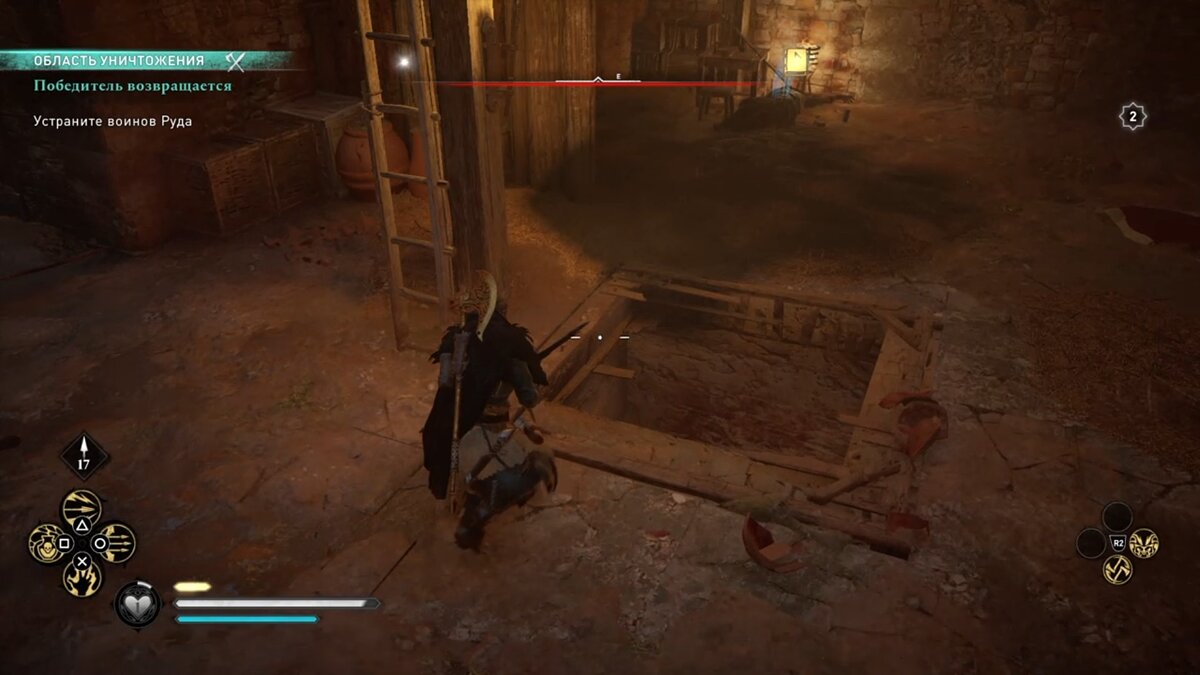Image resolution: width=1200 pixels, height=675 pixels.
Task: Open the notification badge showing 2
Action: point(1132,117)
